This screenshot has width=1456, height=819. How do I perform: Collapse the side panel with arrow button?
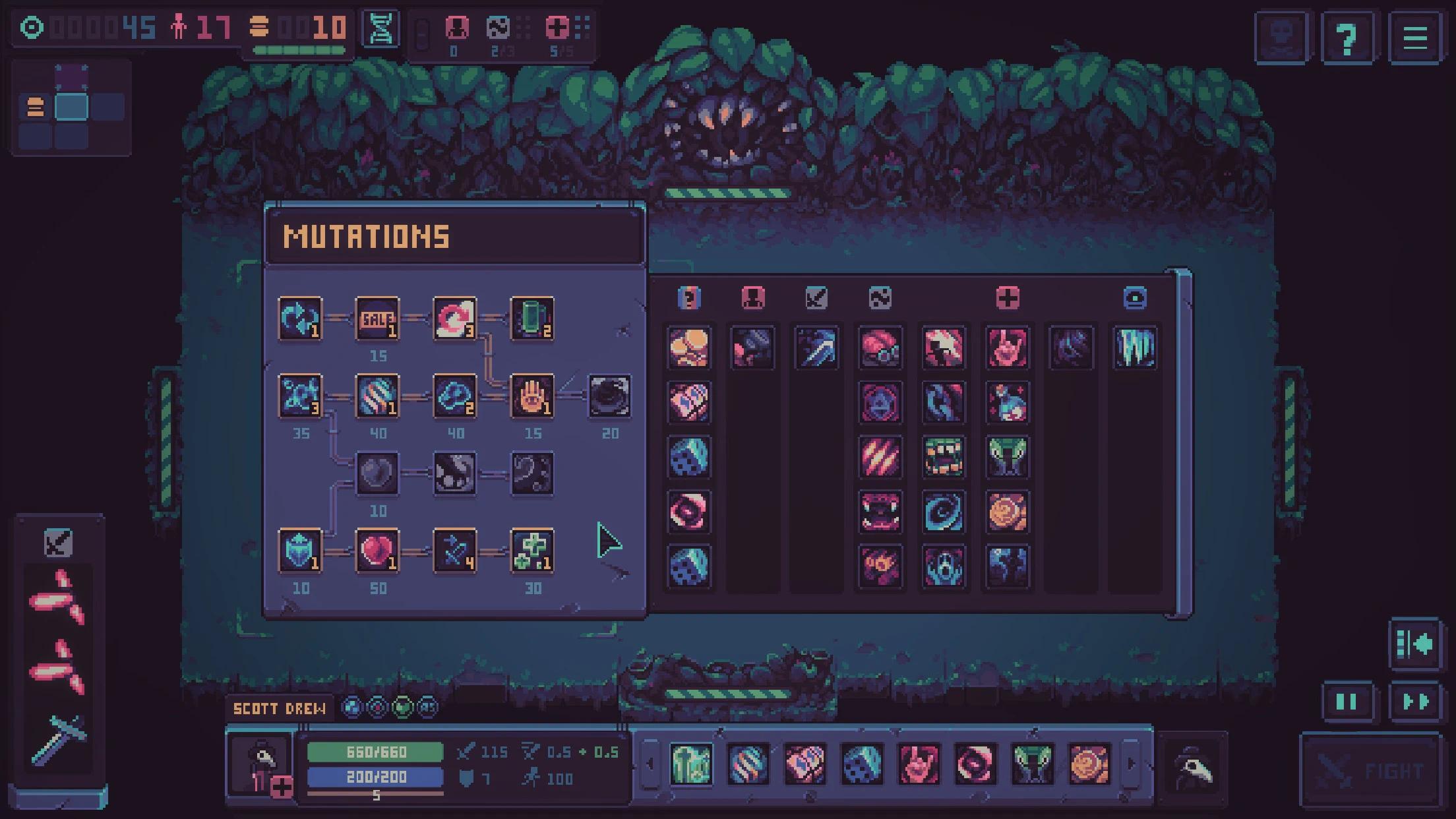tap(1414, 644)
